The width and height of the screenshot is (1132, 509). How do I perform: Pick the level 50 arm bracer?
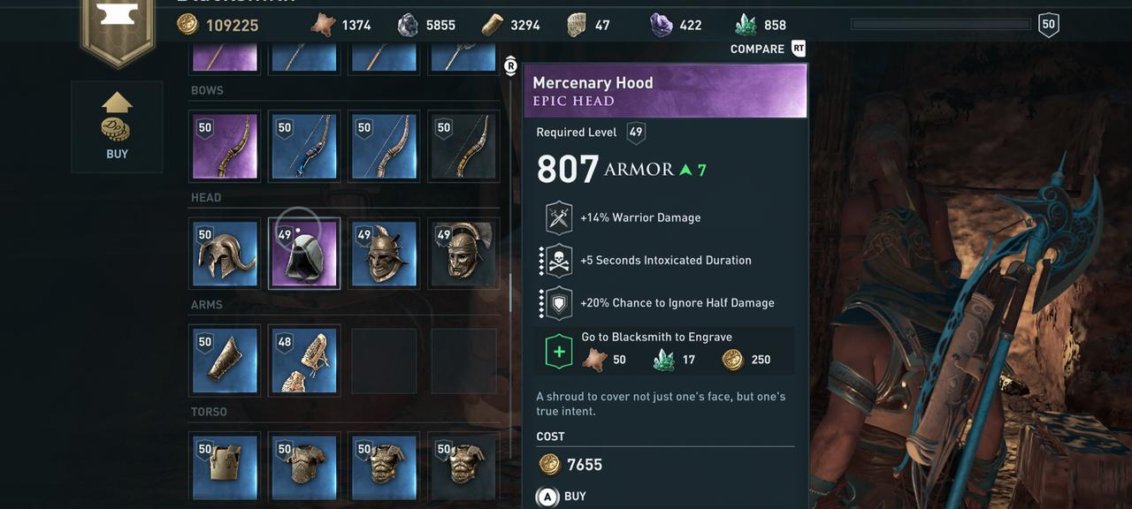pos(225,361)
